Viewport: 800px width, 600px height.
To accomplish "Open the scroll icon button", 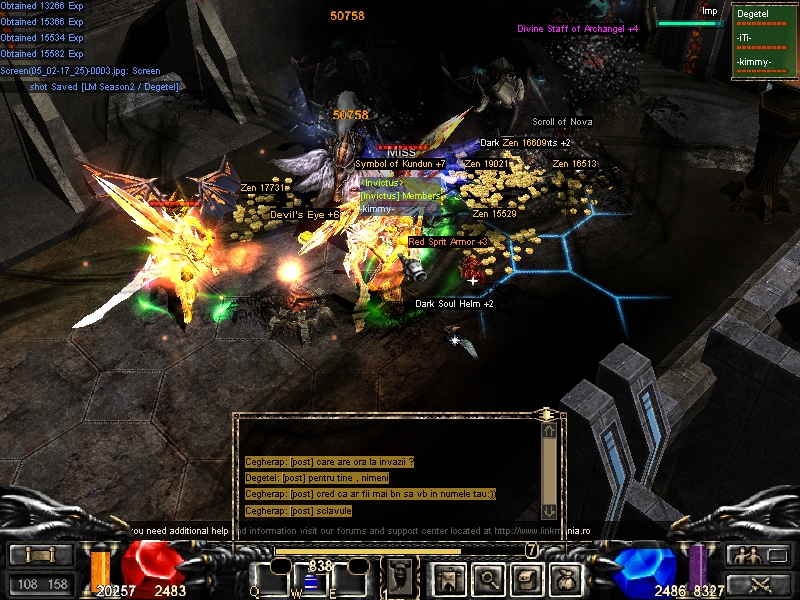I will 529,577.
